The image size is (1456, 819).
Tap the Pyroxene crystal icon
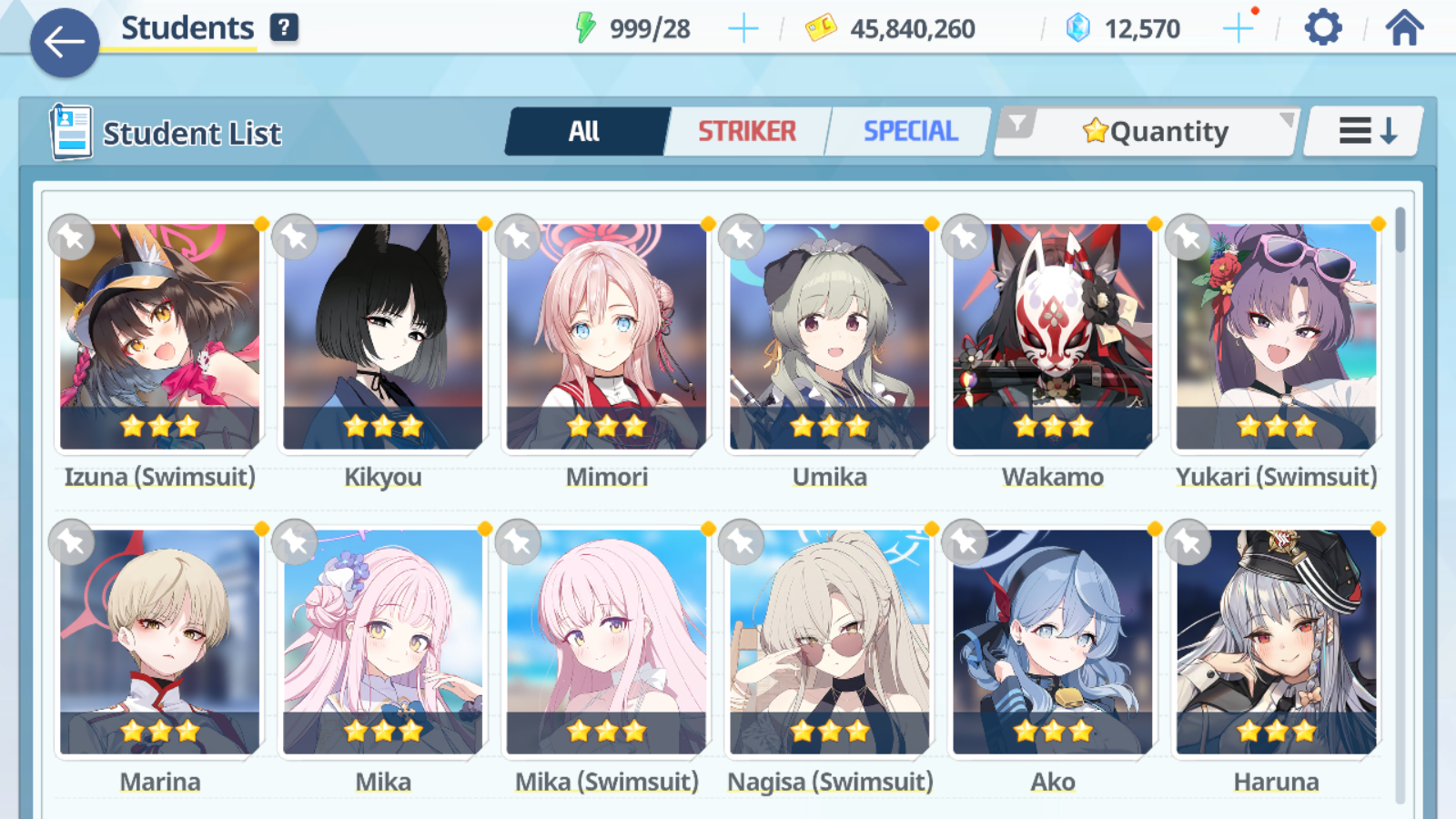click(x=1077, y=27)
